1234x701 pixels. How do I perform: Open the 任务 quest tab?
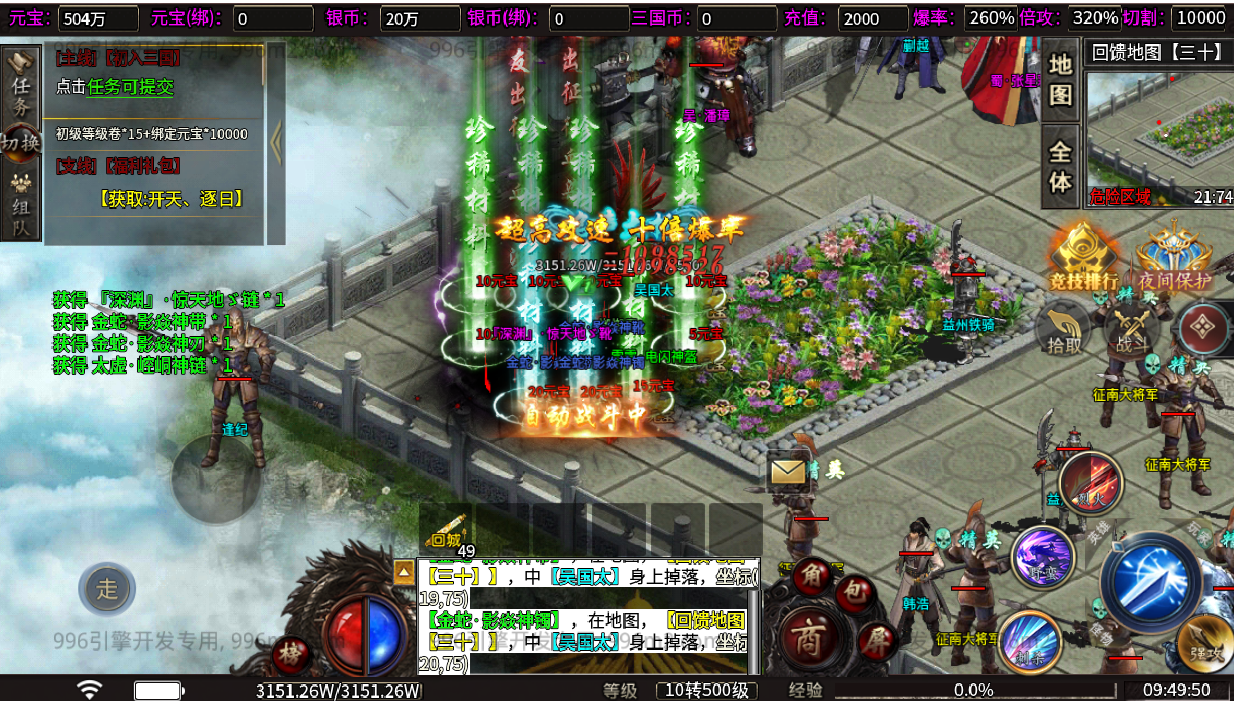tap(21, 86)
